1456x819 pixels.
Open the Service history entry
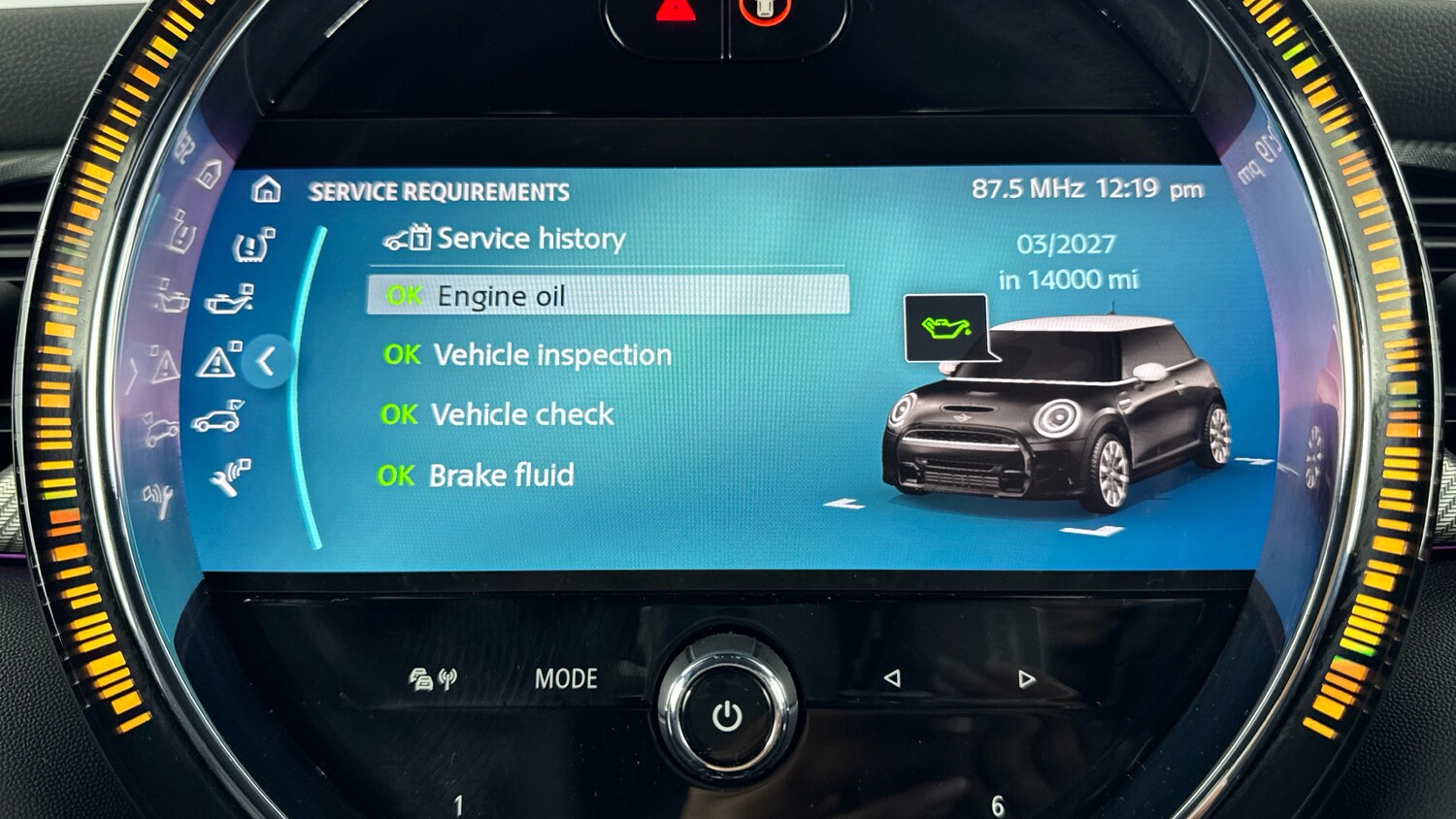[x=530, y=238]
